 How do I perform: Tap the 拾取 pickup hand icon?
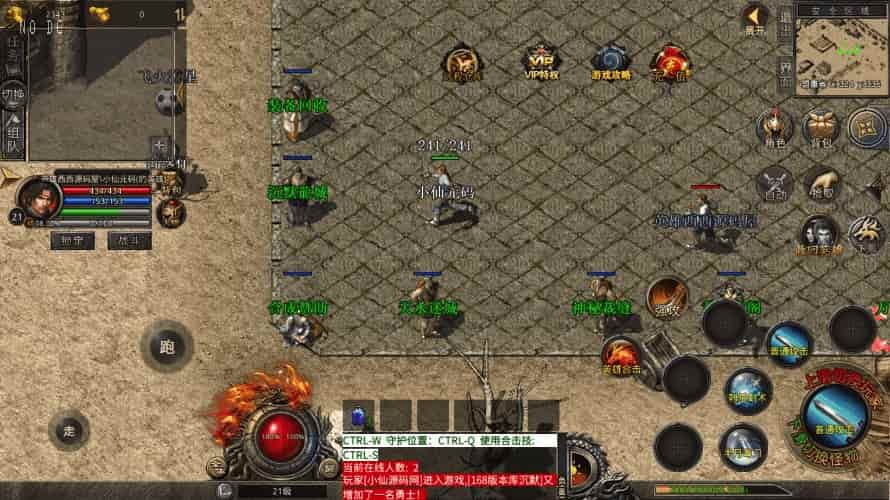[x=820, y=185]
